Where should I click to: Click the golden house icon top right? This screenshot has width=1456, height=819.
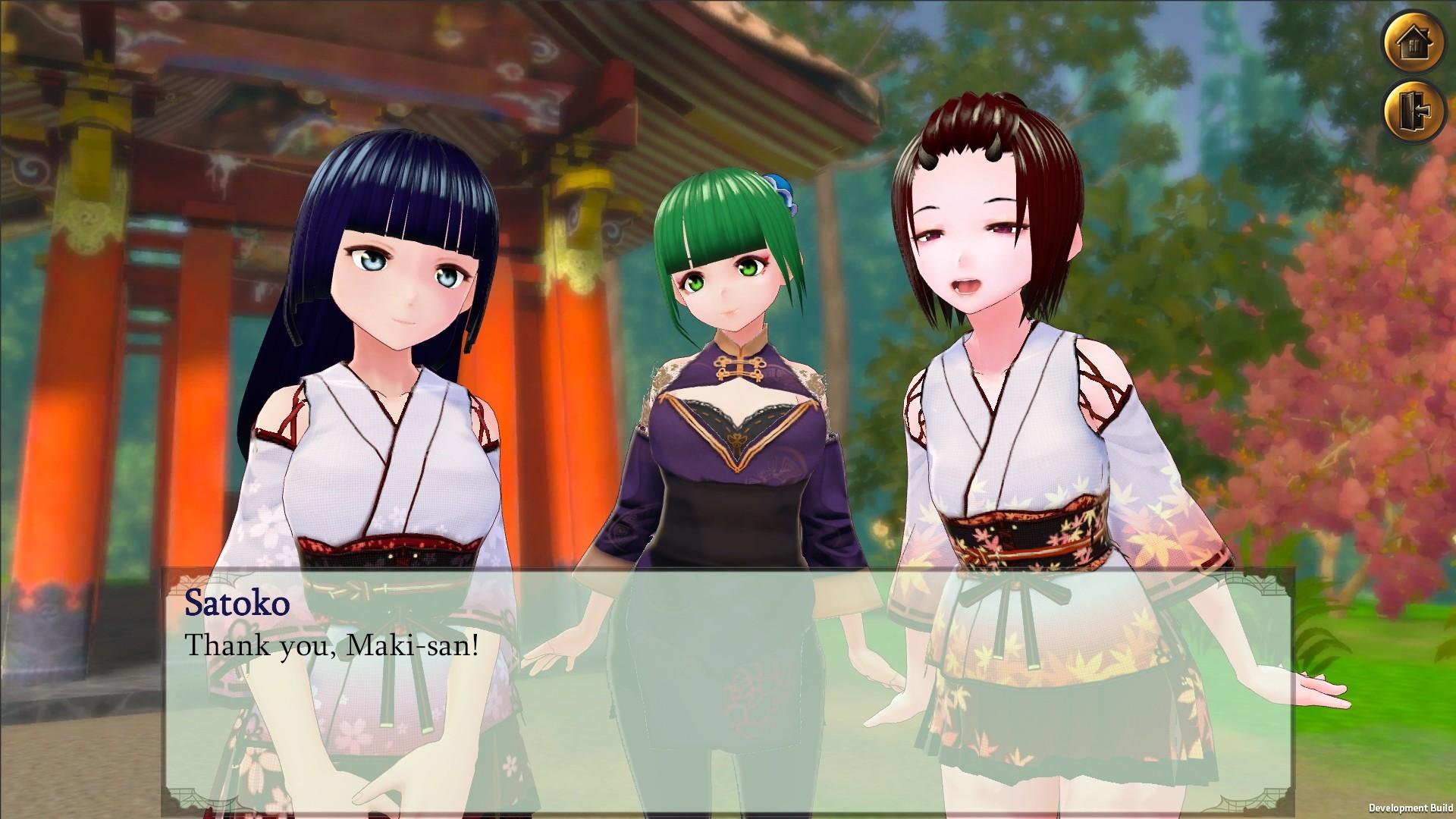tap(1415, 43)
